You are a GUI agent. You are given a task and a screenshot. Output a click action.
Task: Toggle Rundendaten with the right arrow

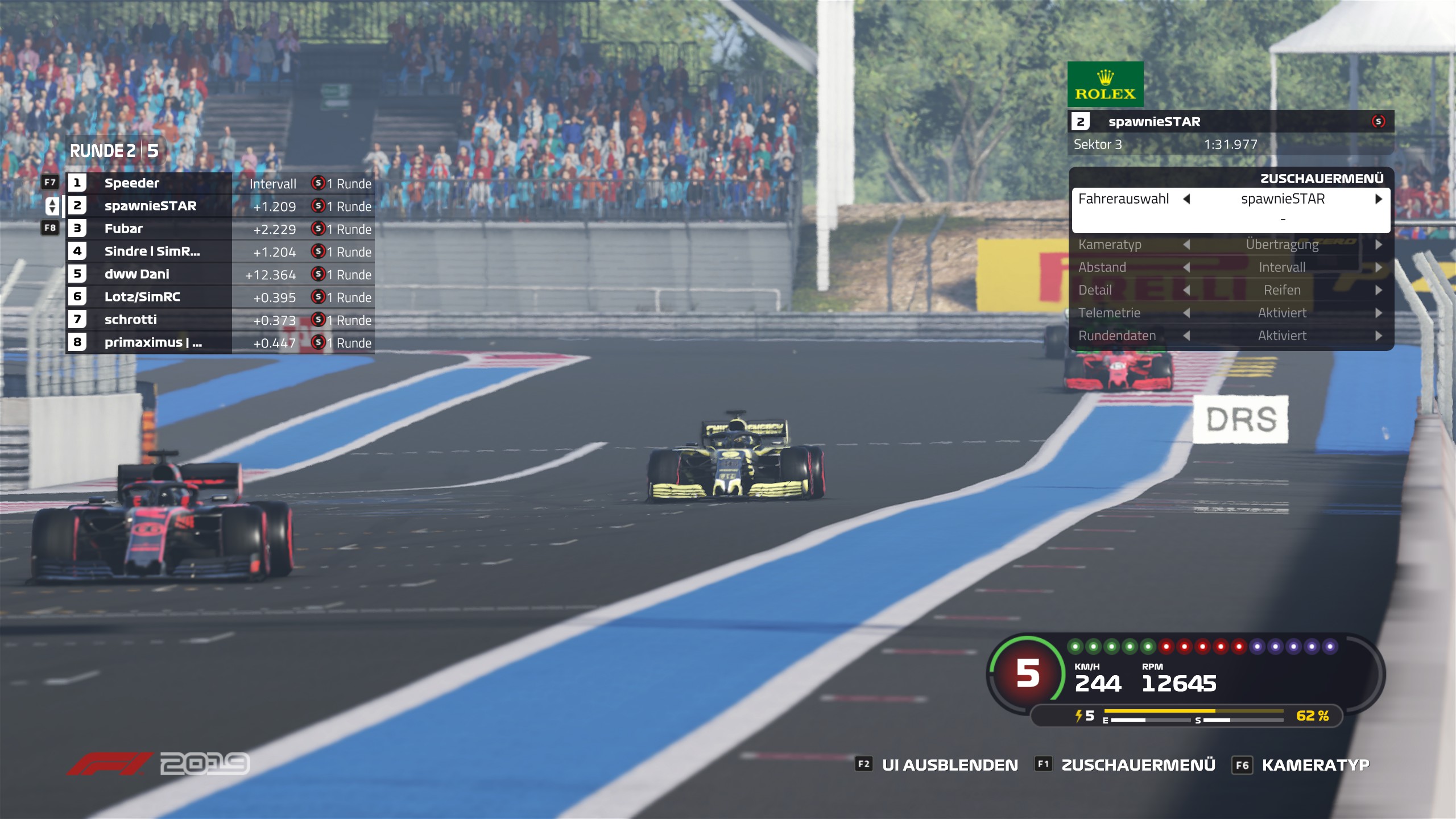[x=1379, y=336]
